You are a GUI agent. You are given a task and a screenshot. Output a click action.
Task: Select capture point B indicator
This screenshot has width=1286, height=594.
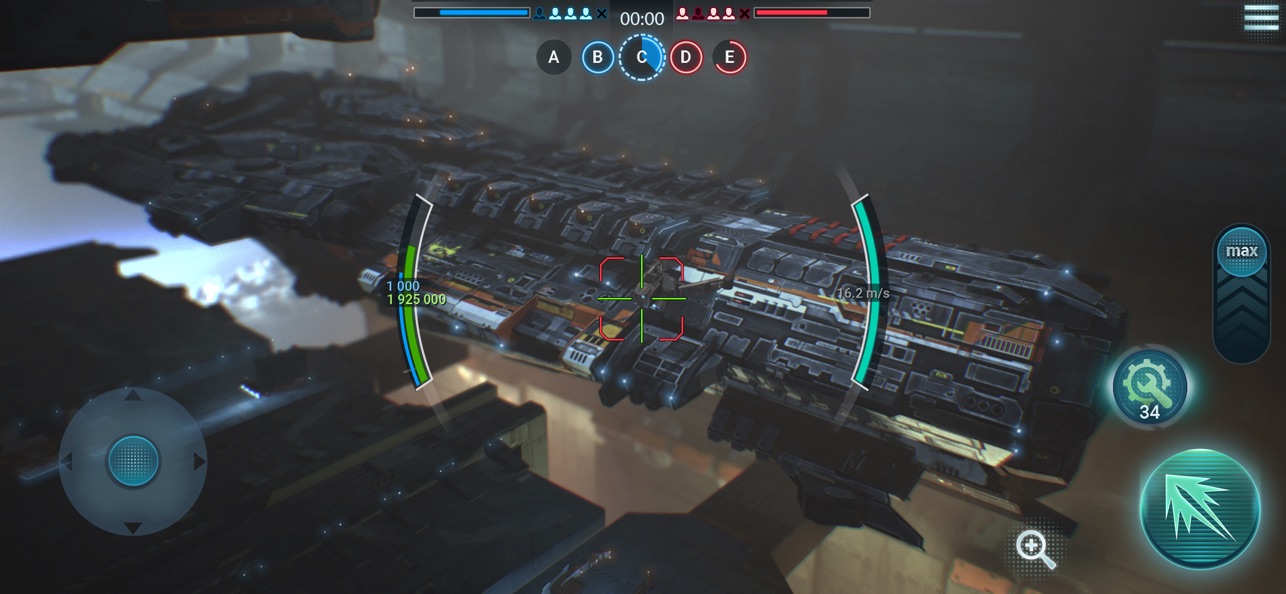click(598, 57)
